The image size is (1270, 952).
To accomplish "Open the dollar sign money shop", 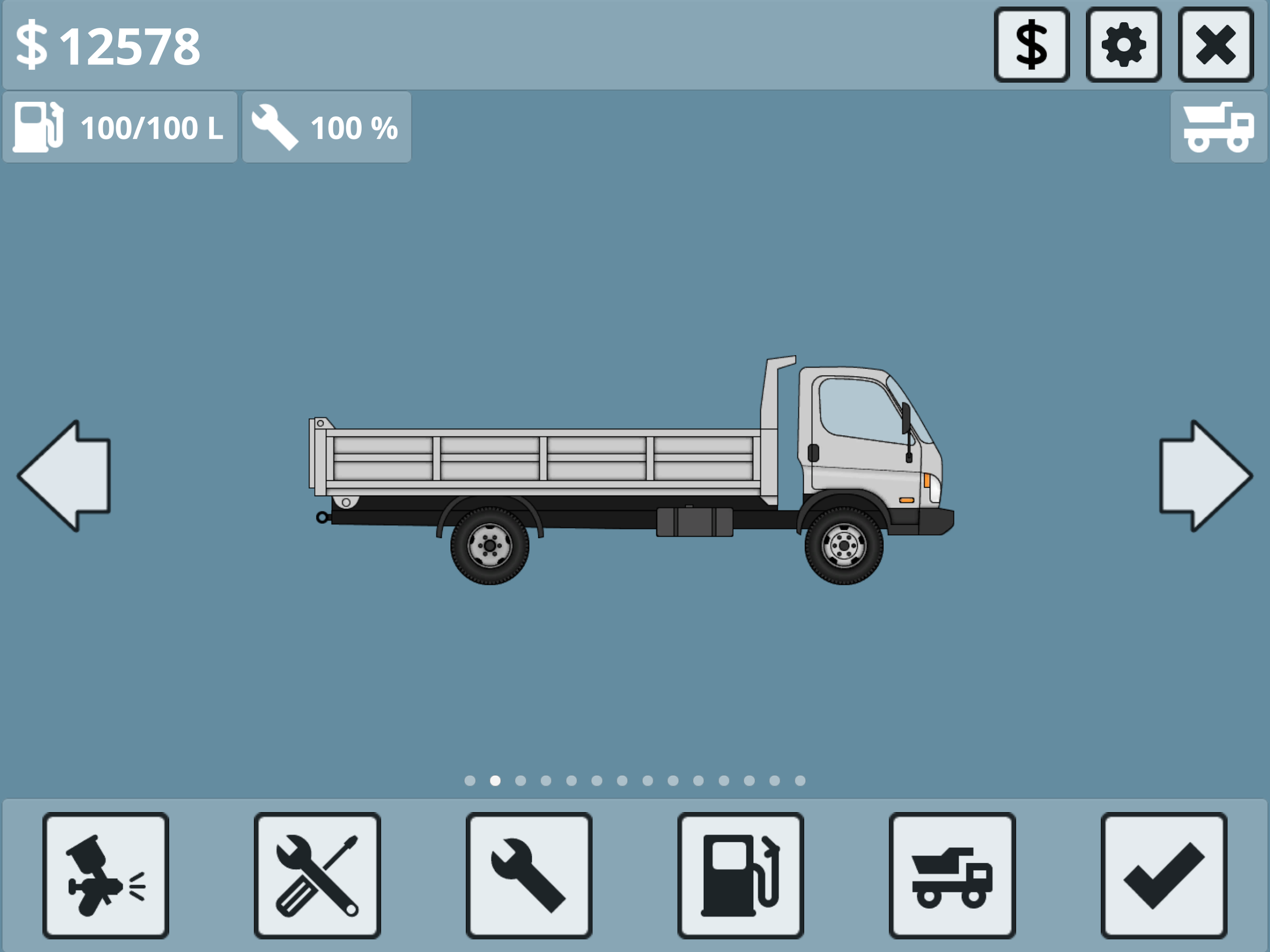I will click(1031, 45).
